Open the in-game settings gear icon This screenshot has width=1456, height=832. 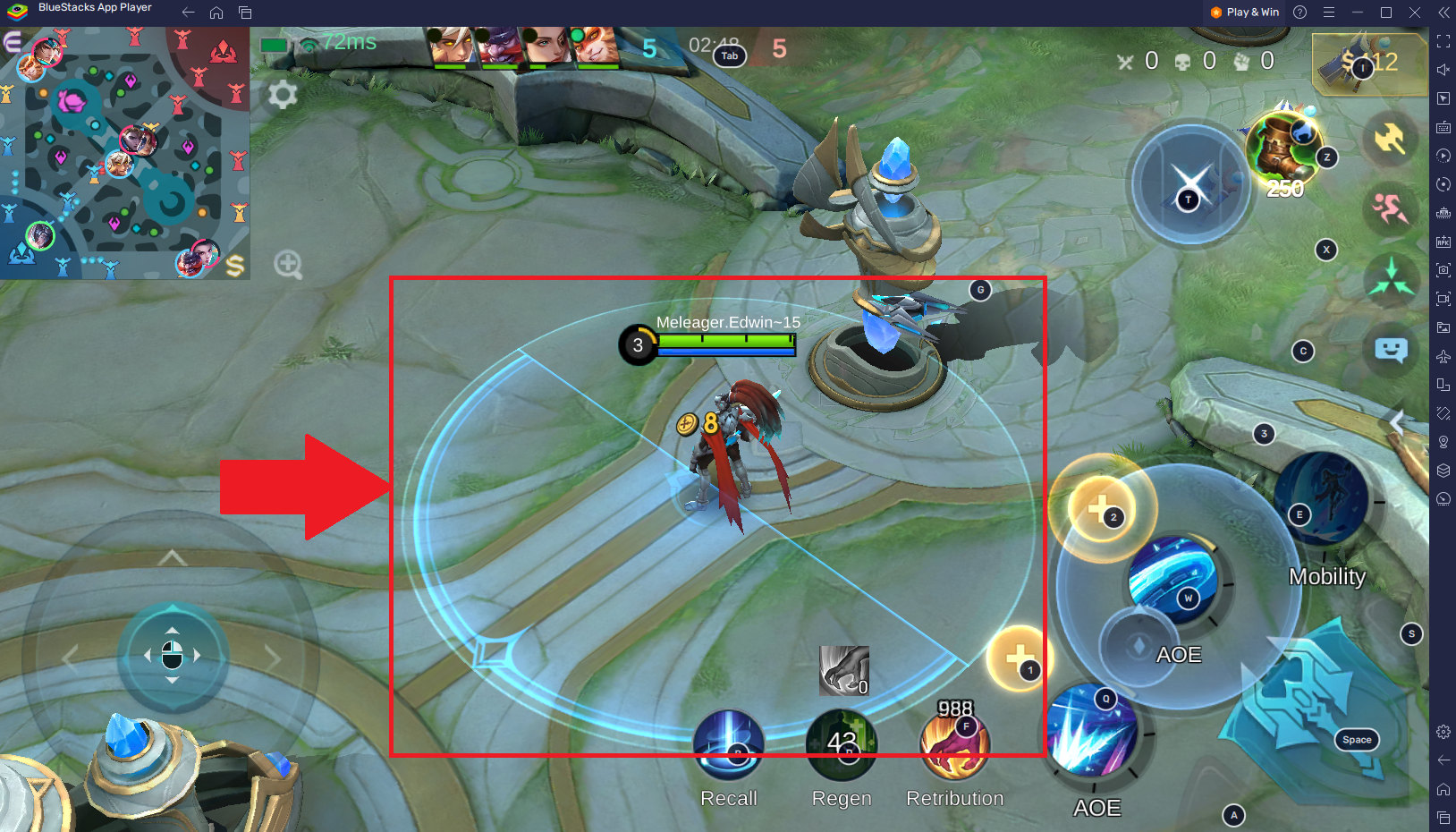283,95
